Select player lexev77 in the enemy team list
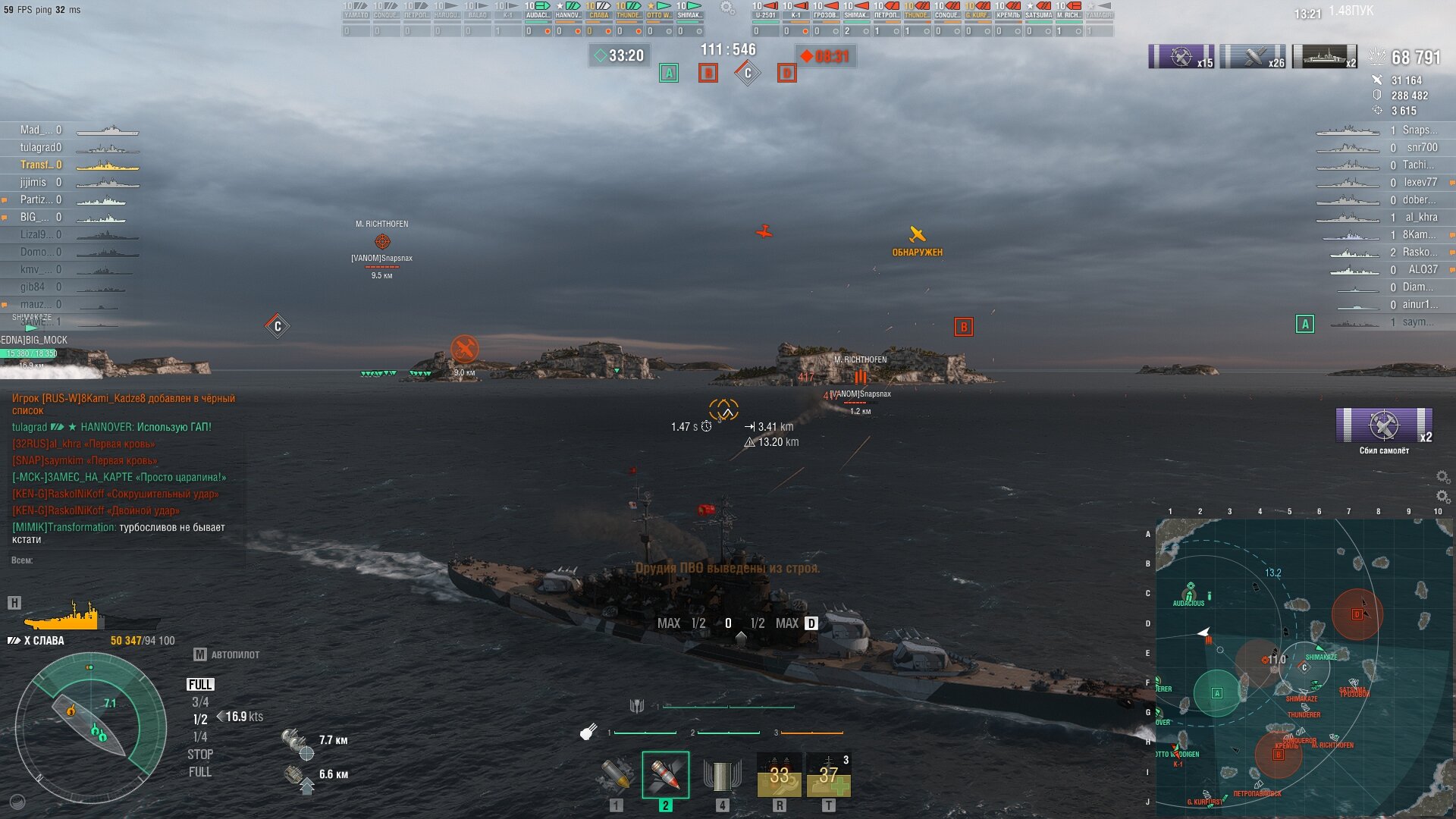Screen dimensions: 1456x819 tap(1420, 182)
